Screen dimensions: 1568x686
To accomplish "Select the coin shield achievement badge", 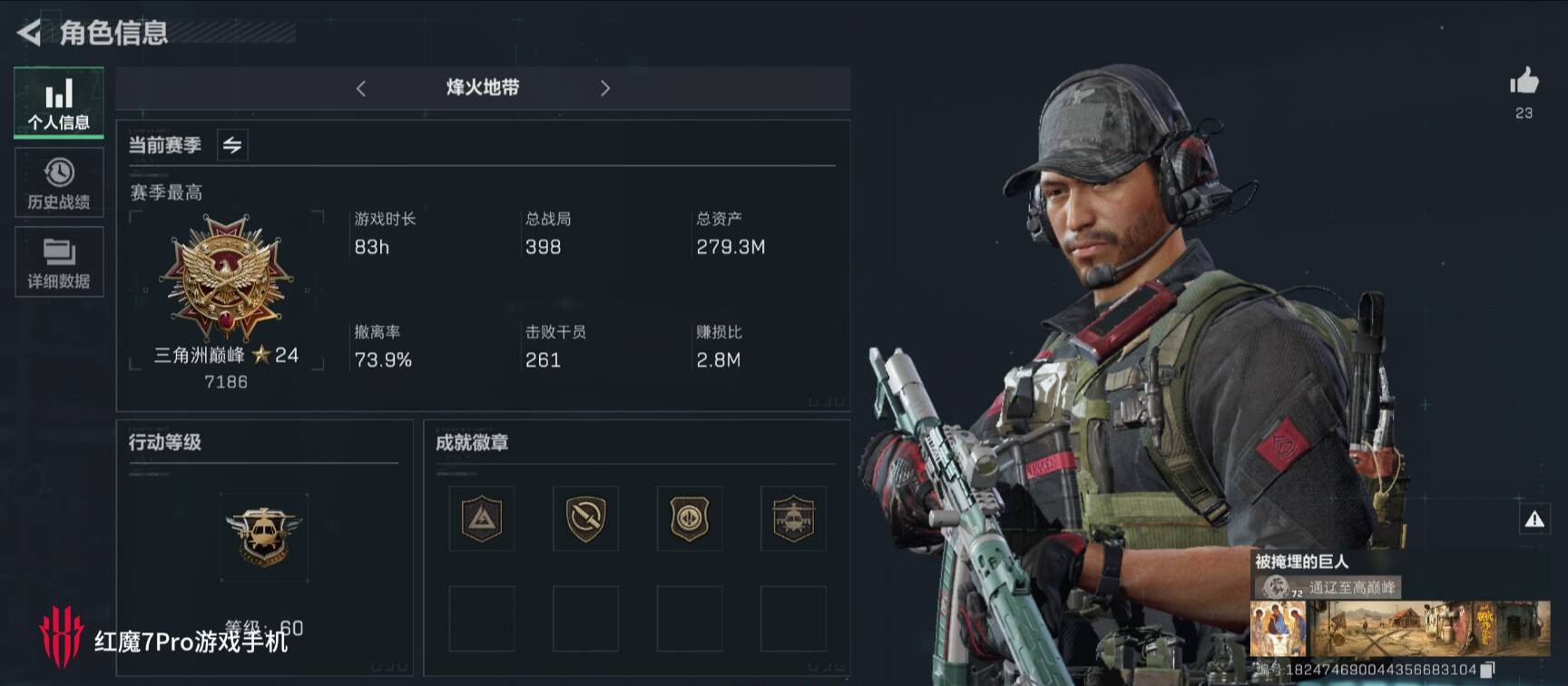I will 691,519.
